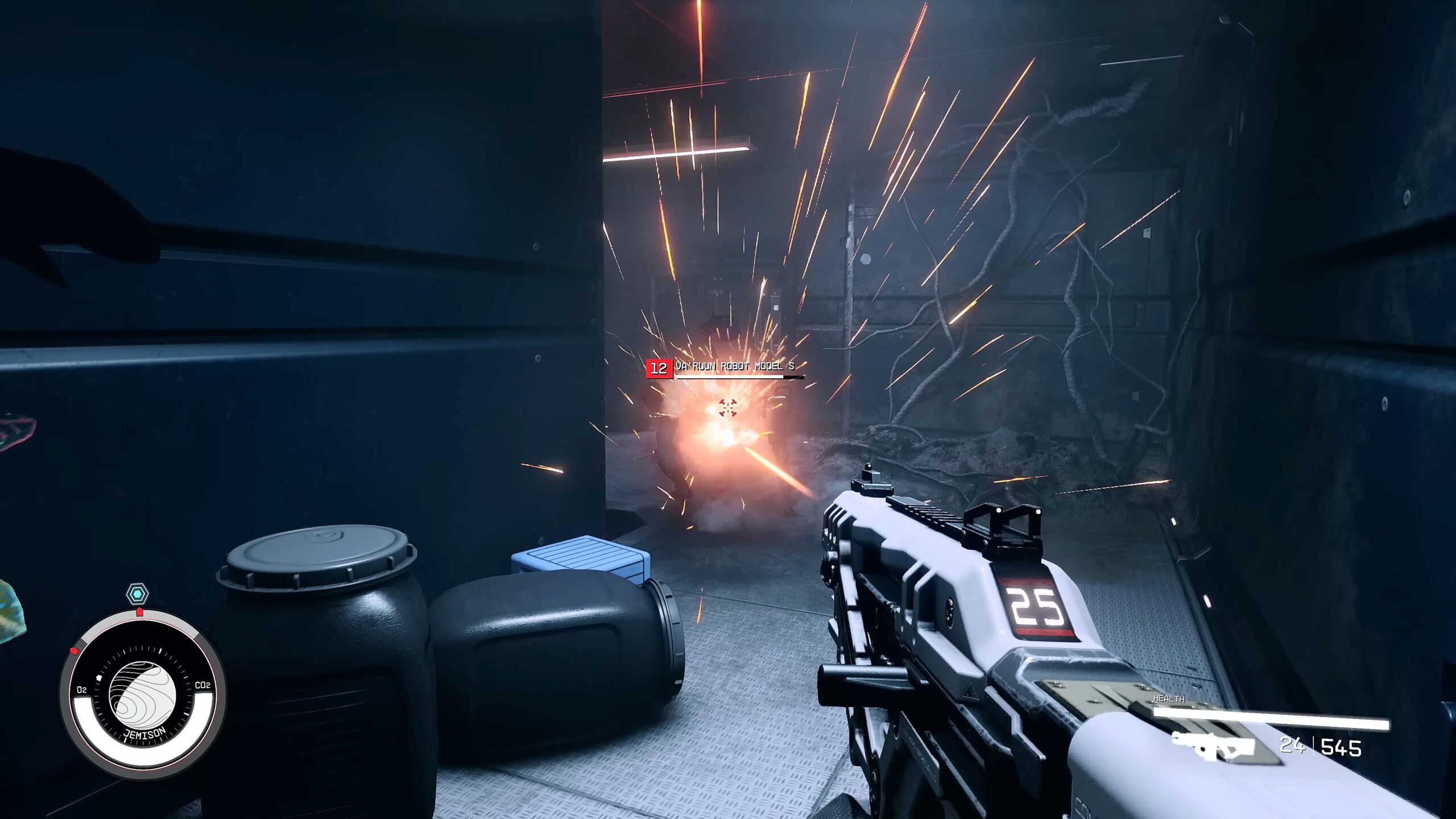Select the hexagon marker above the compass
The image size is (1456, 819).
pos(137,594)
